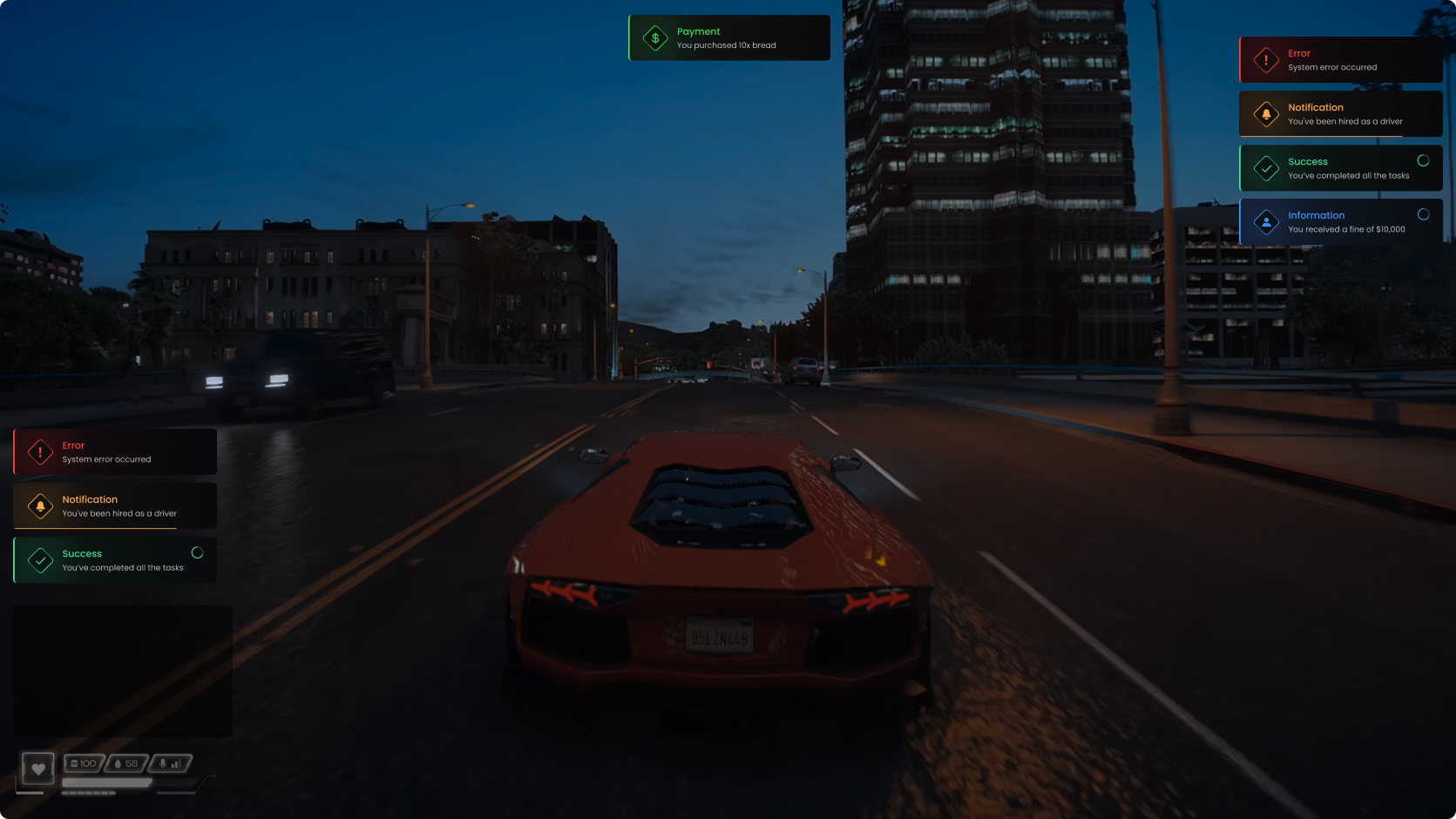
Task: Click the microphone voice icon in the HUD
Action: [163, 764]
